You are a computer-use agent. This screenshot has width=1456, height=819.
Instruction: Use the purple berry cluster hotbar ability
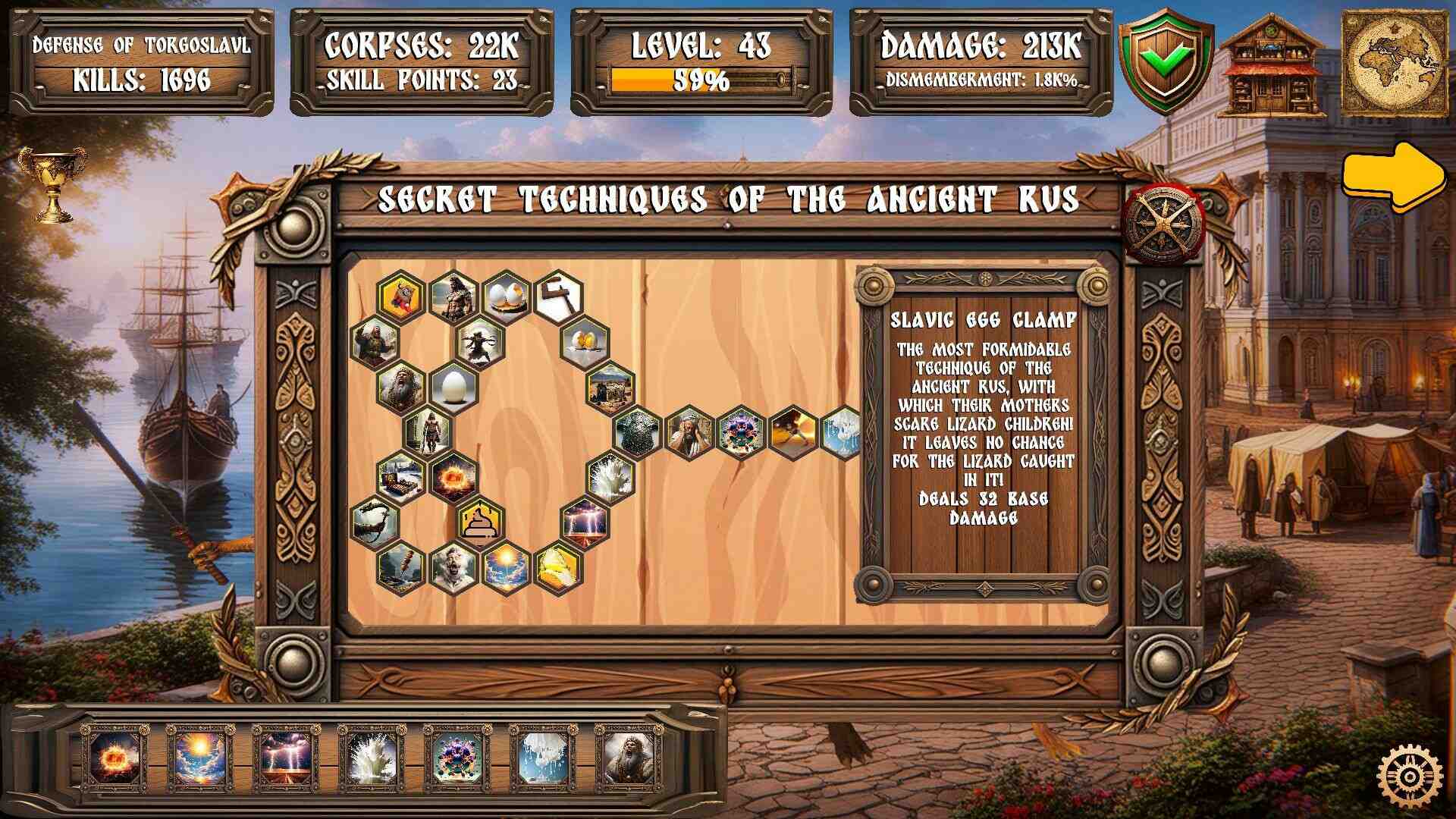(x=458, y=757)
